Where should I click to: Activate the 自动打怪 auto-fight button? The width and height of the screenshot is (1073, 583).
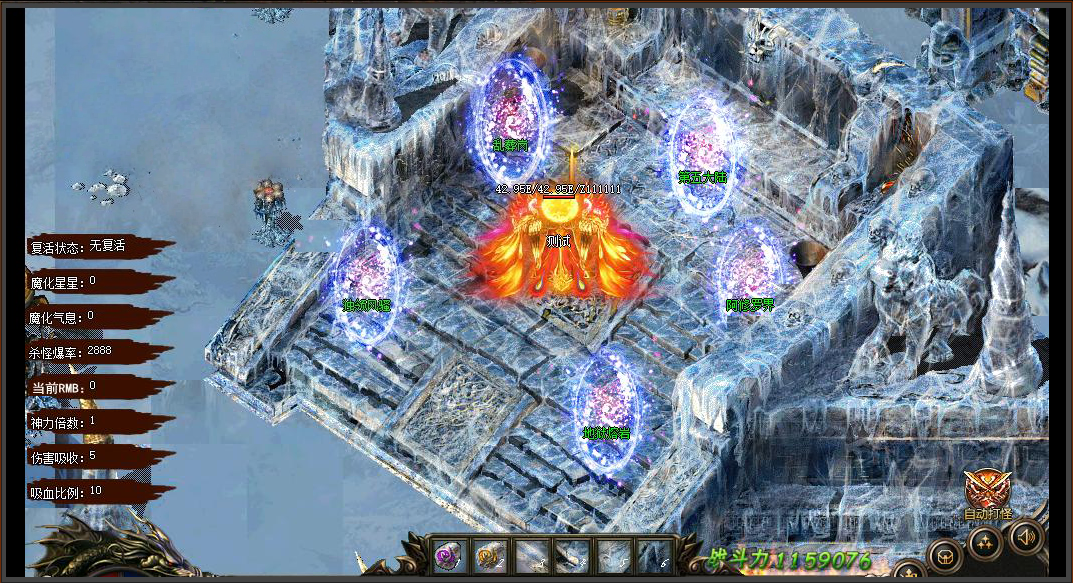(986, 493)
